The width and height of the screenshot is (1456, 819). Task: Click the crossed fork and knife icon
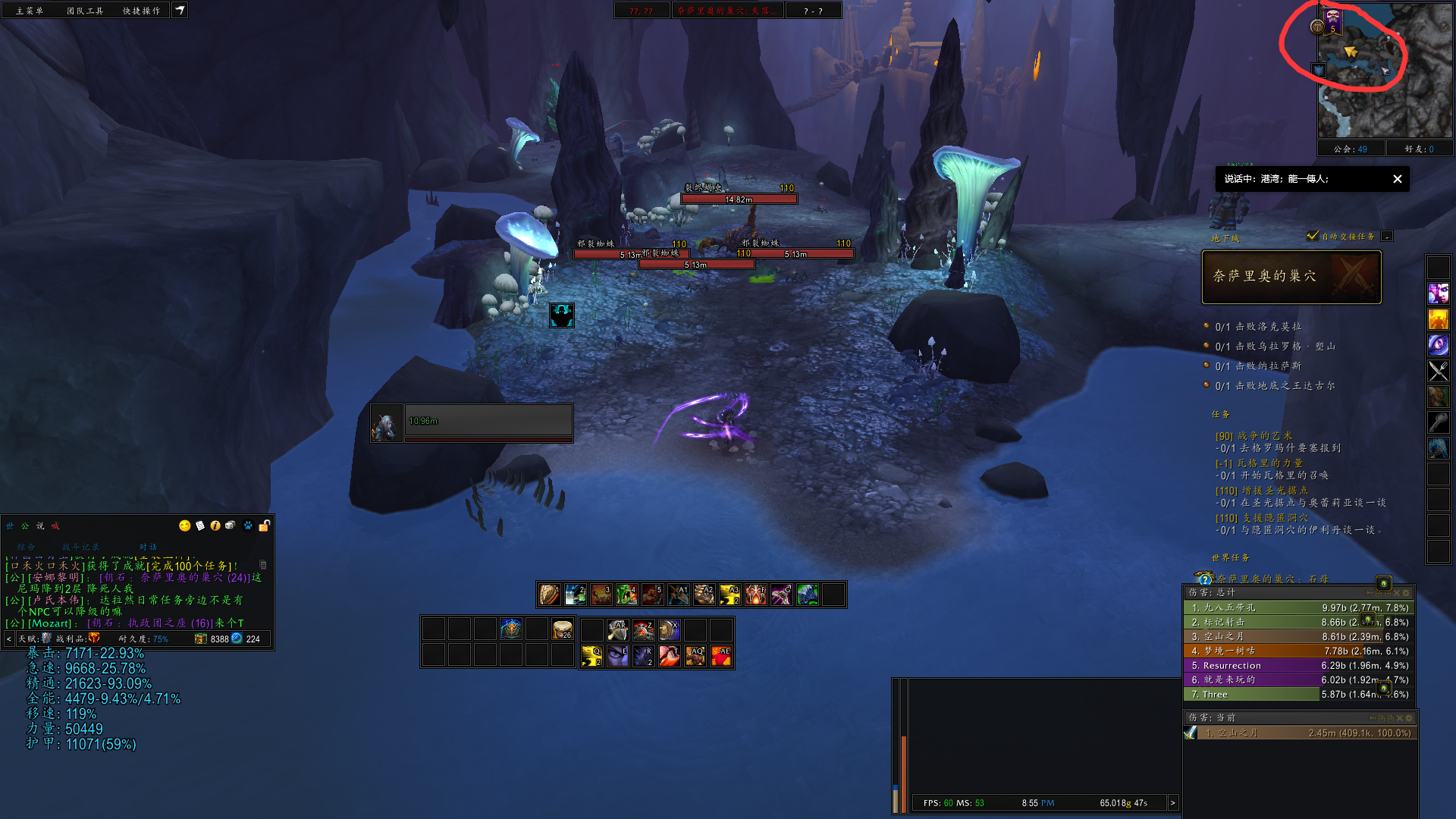point(1438,371)
